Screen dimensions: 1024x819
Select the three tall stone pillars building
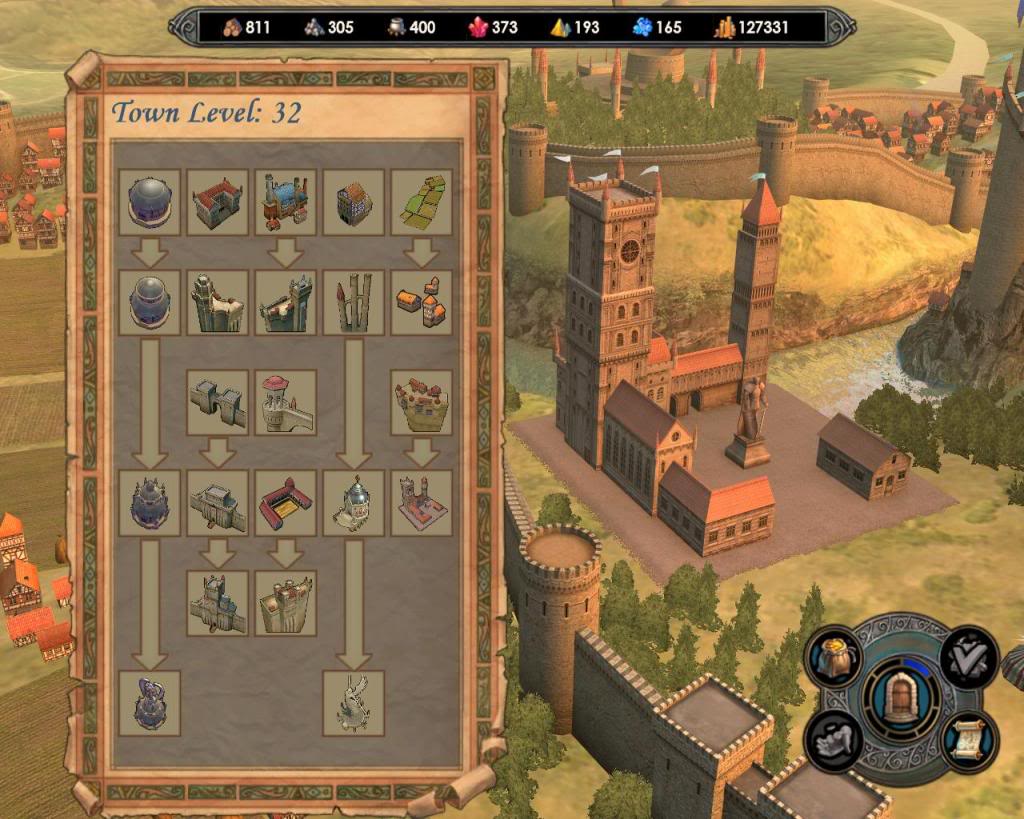[353, 302]
